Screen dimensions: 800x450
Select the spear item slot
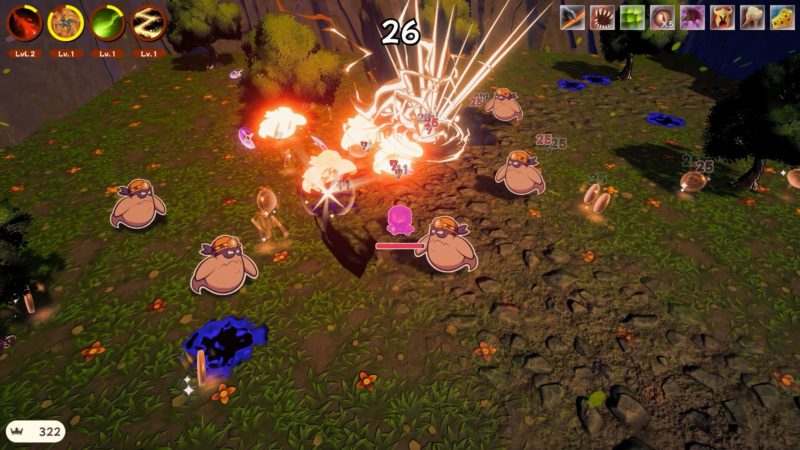click(572, 17)
